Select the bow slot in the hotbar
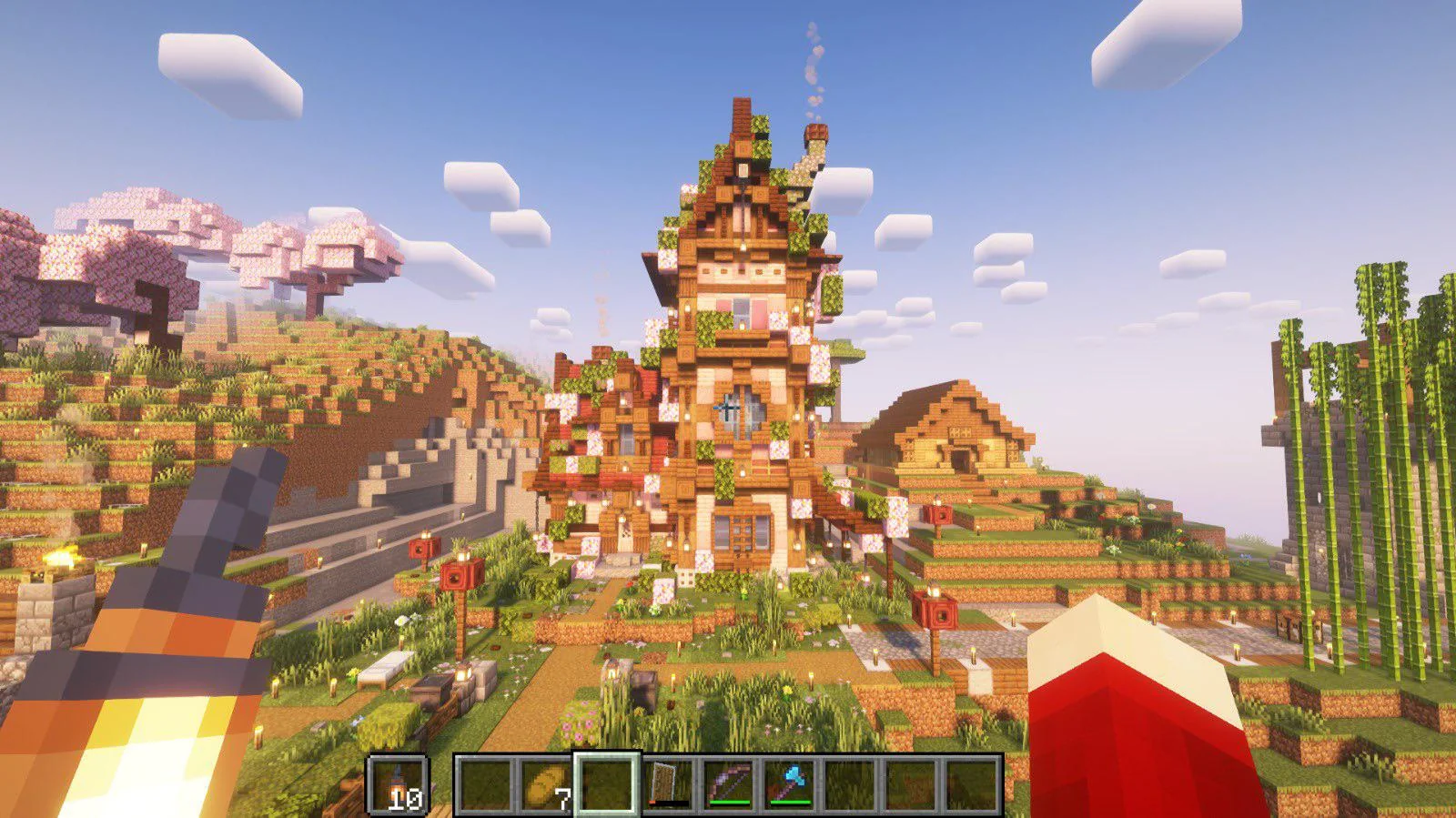The image size is (1456, 818). tap(728, 785)
